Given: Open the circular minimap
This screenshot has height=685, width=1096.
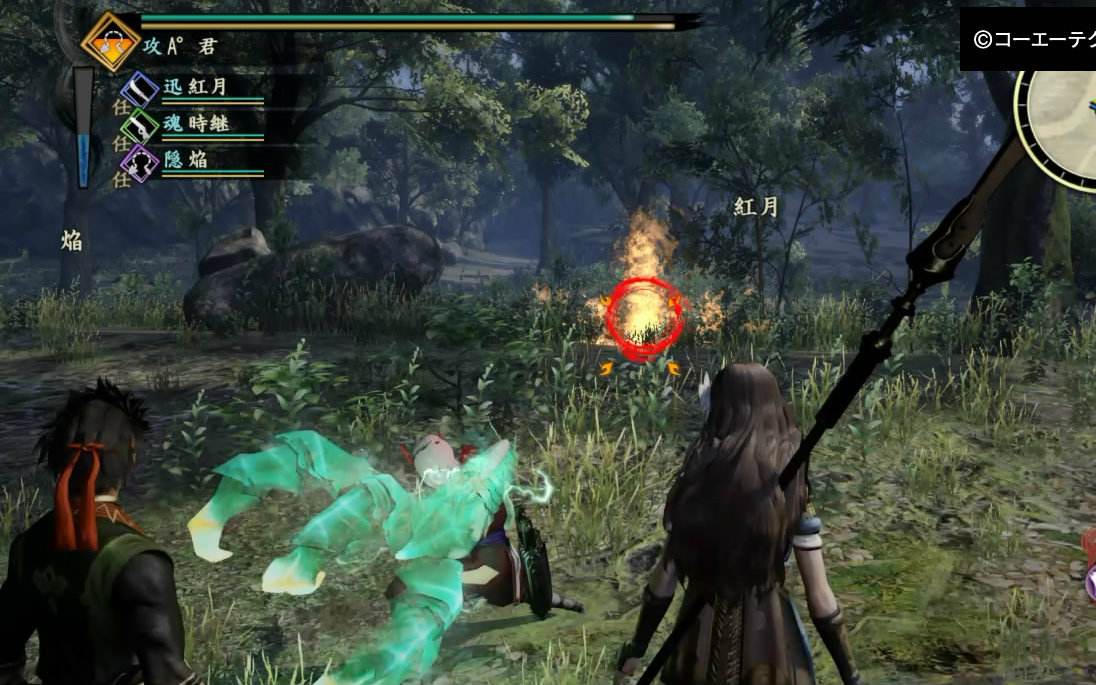Looking at the screenshot, I should point(1062,122).
